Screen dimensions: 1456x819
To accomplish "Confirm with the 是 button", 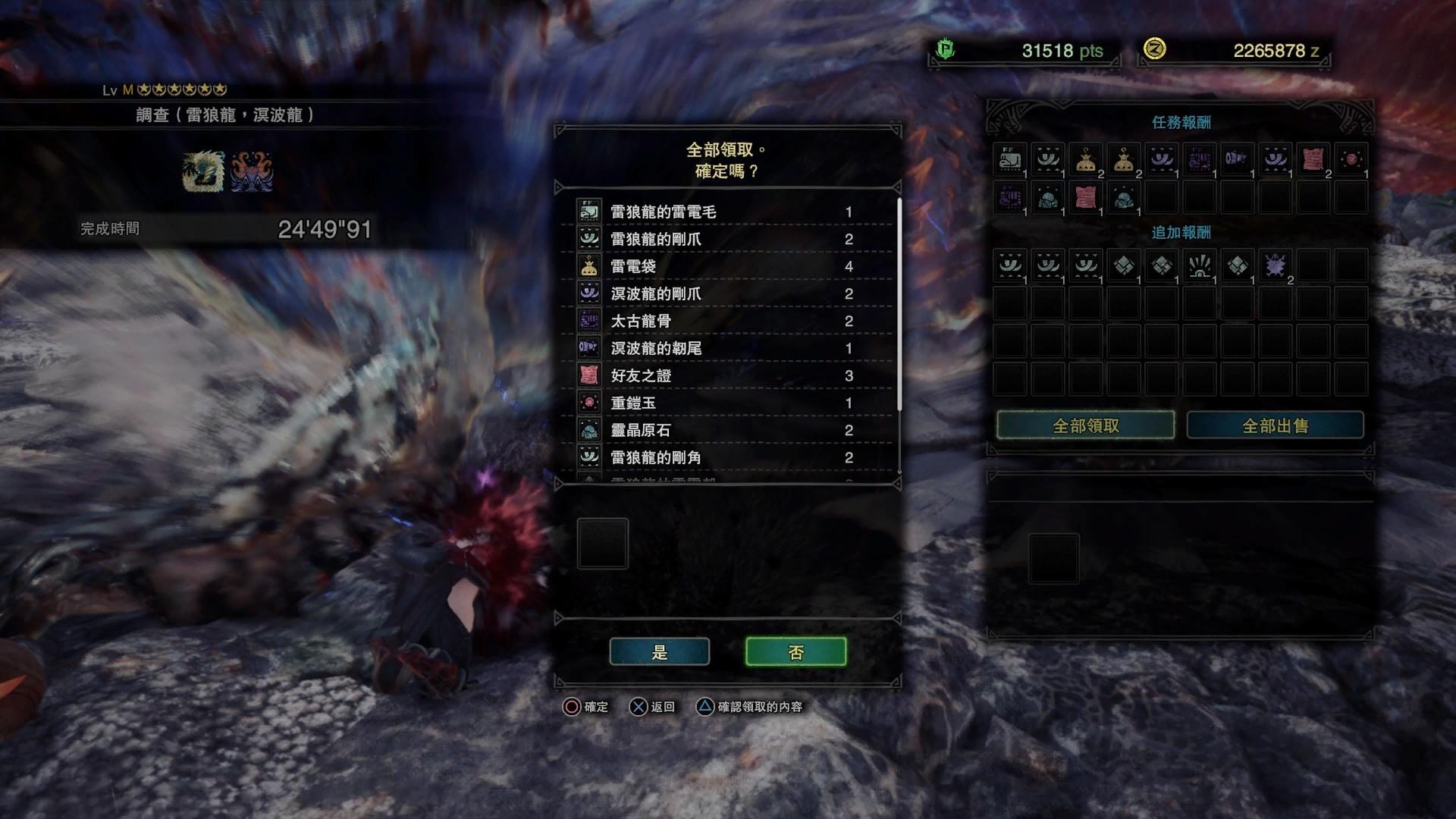I will pyautogui.click(x=659, y=652).
